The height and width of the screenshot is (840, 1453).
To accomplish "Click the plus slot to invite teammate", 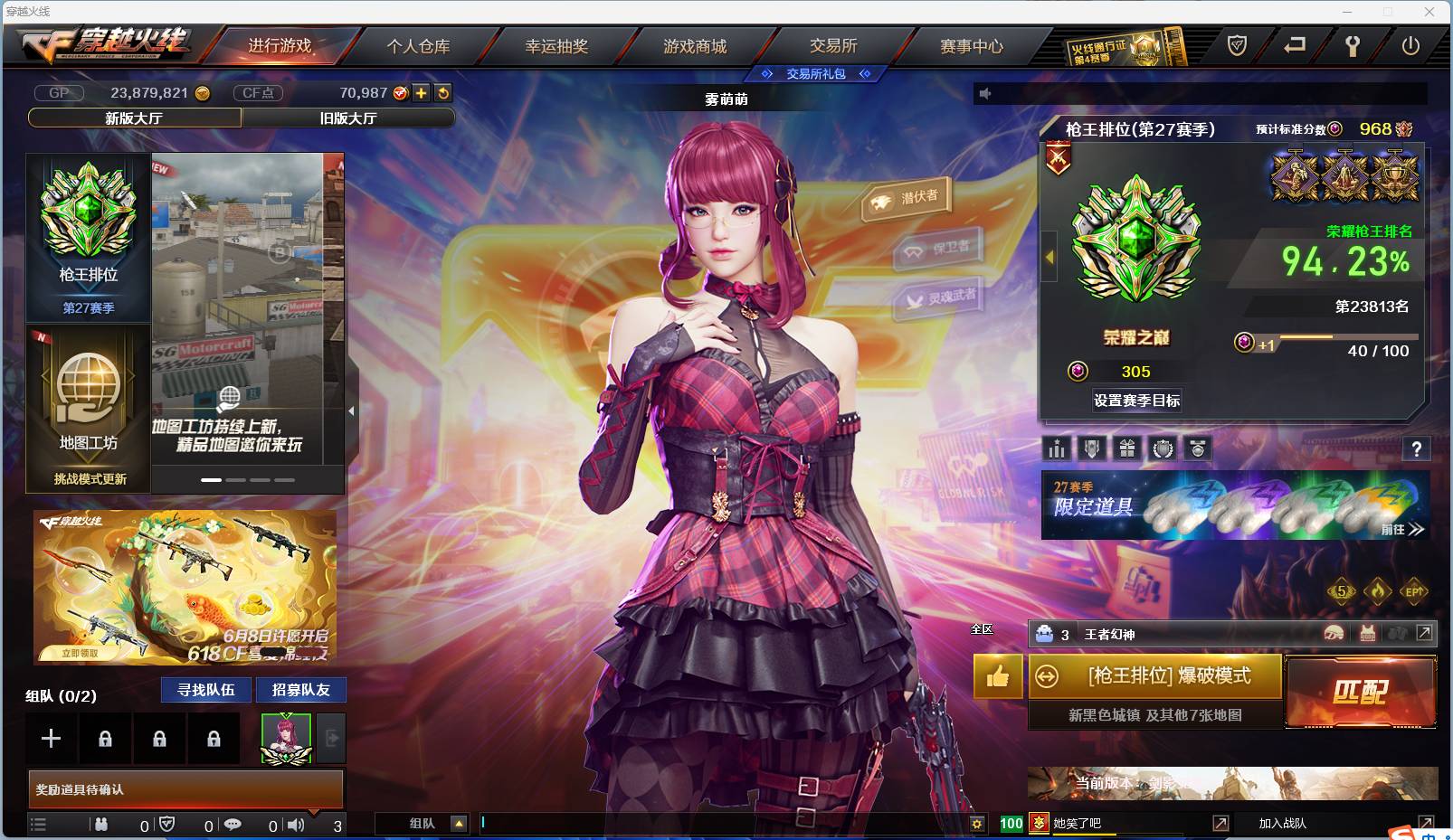I will (51, 738).
